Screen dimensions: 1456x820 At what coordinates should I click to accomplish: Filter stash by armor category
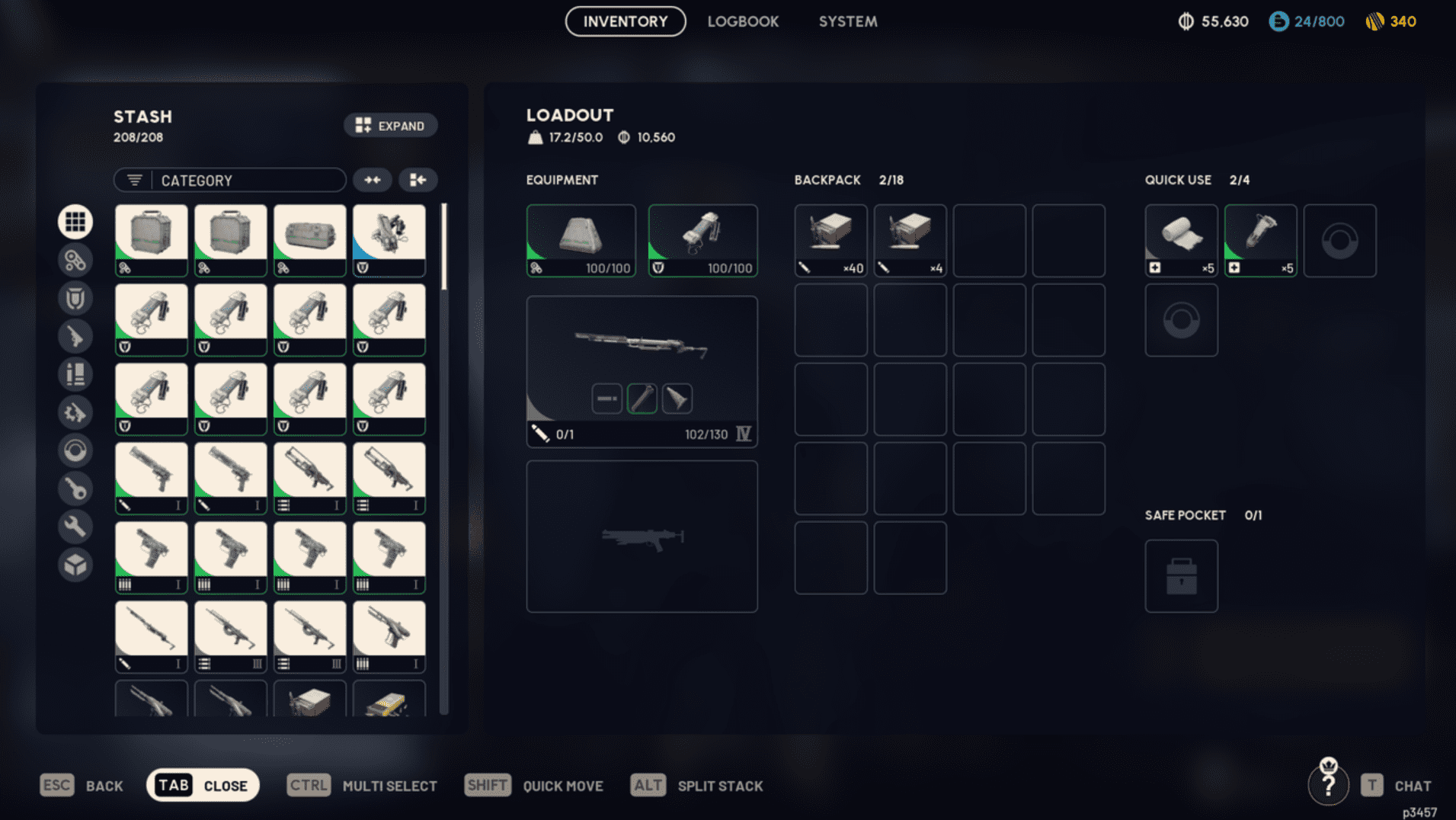75,298
